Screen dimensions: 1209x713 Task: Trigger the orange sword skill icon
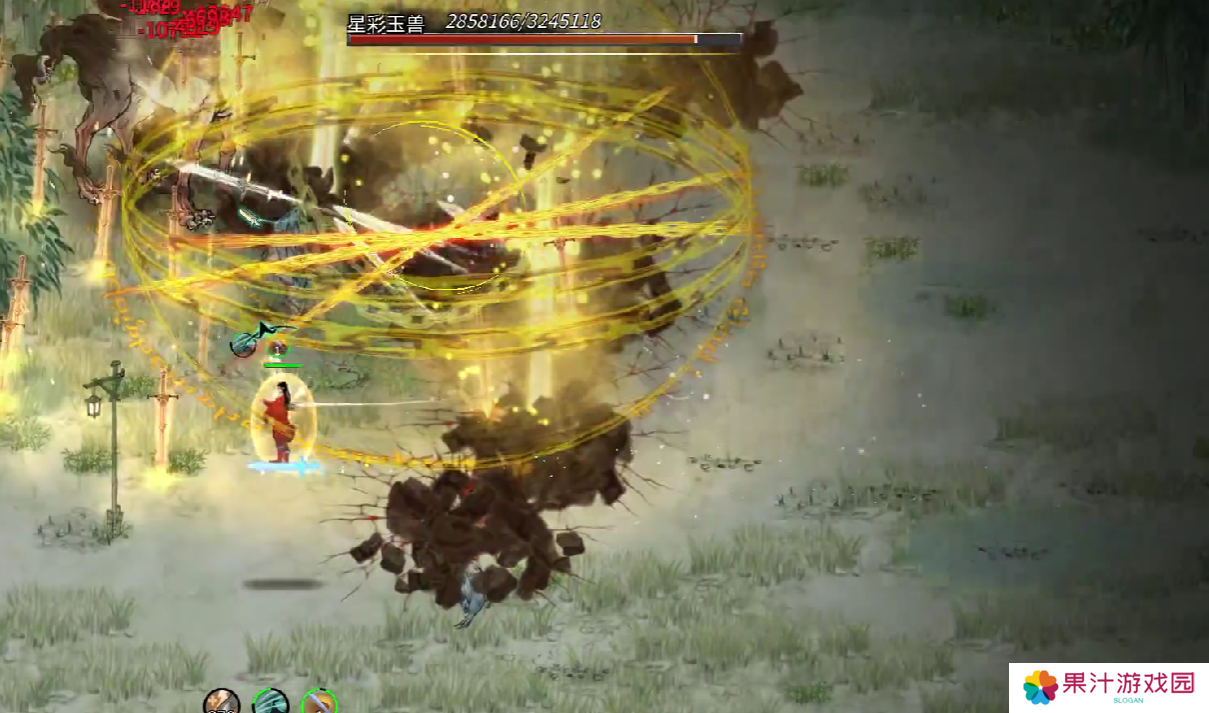[319, 702]
